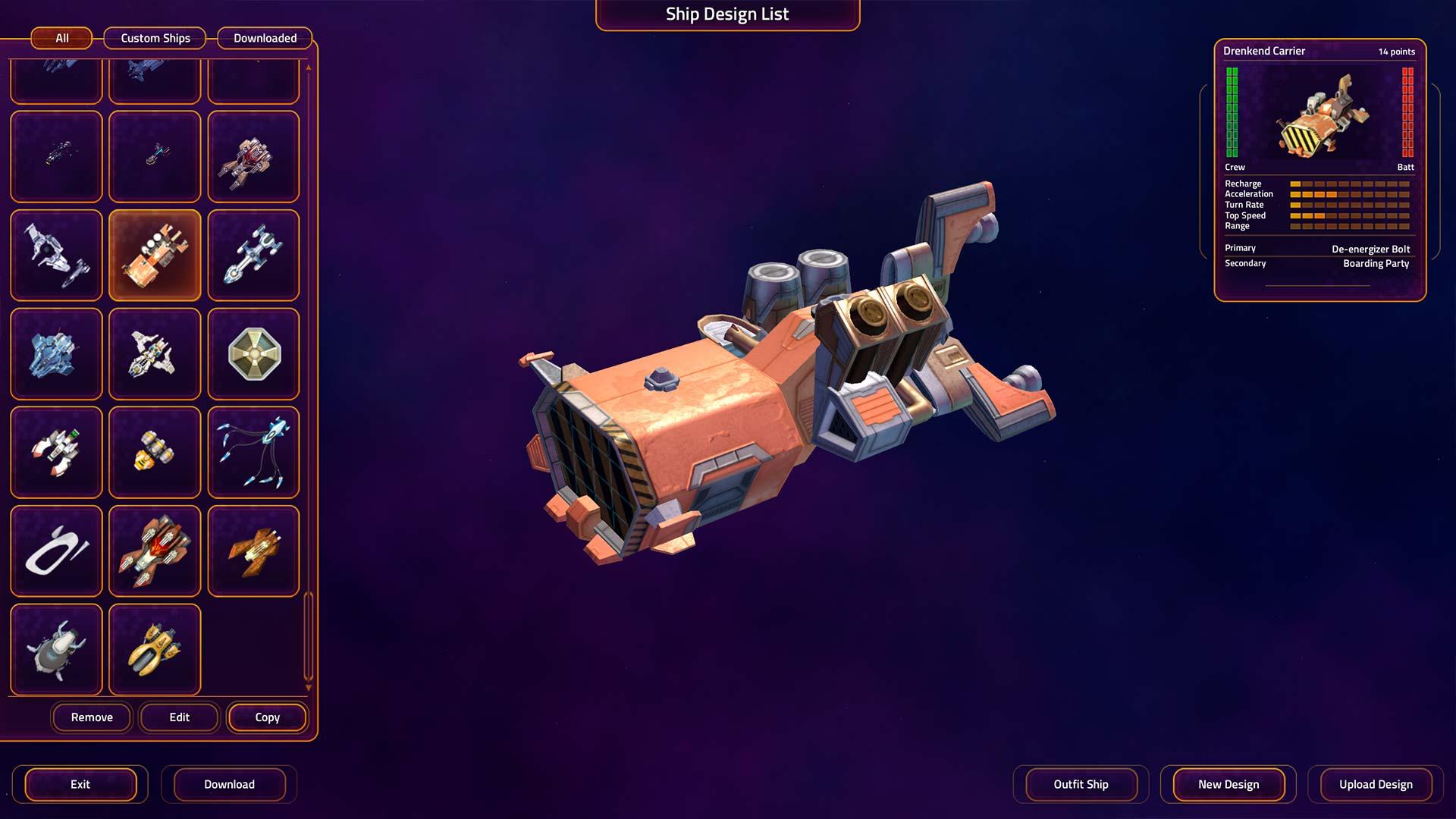Select the orange Drenkend Carrier thumbnail
The width and height of the screenshot is (1456, 819).
point(155,256)
